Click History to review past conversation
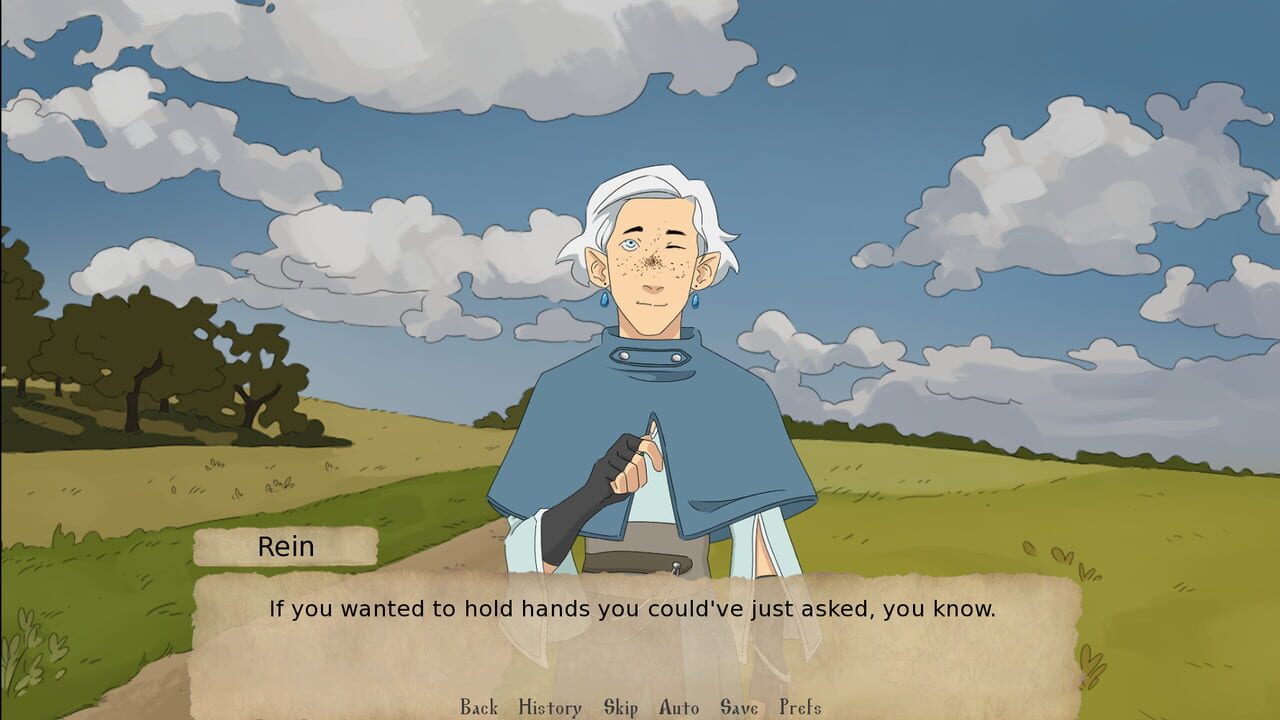The image size is (1280, 720). point(548,707)
